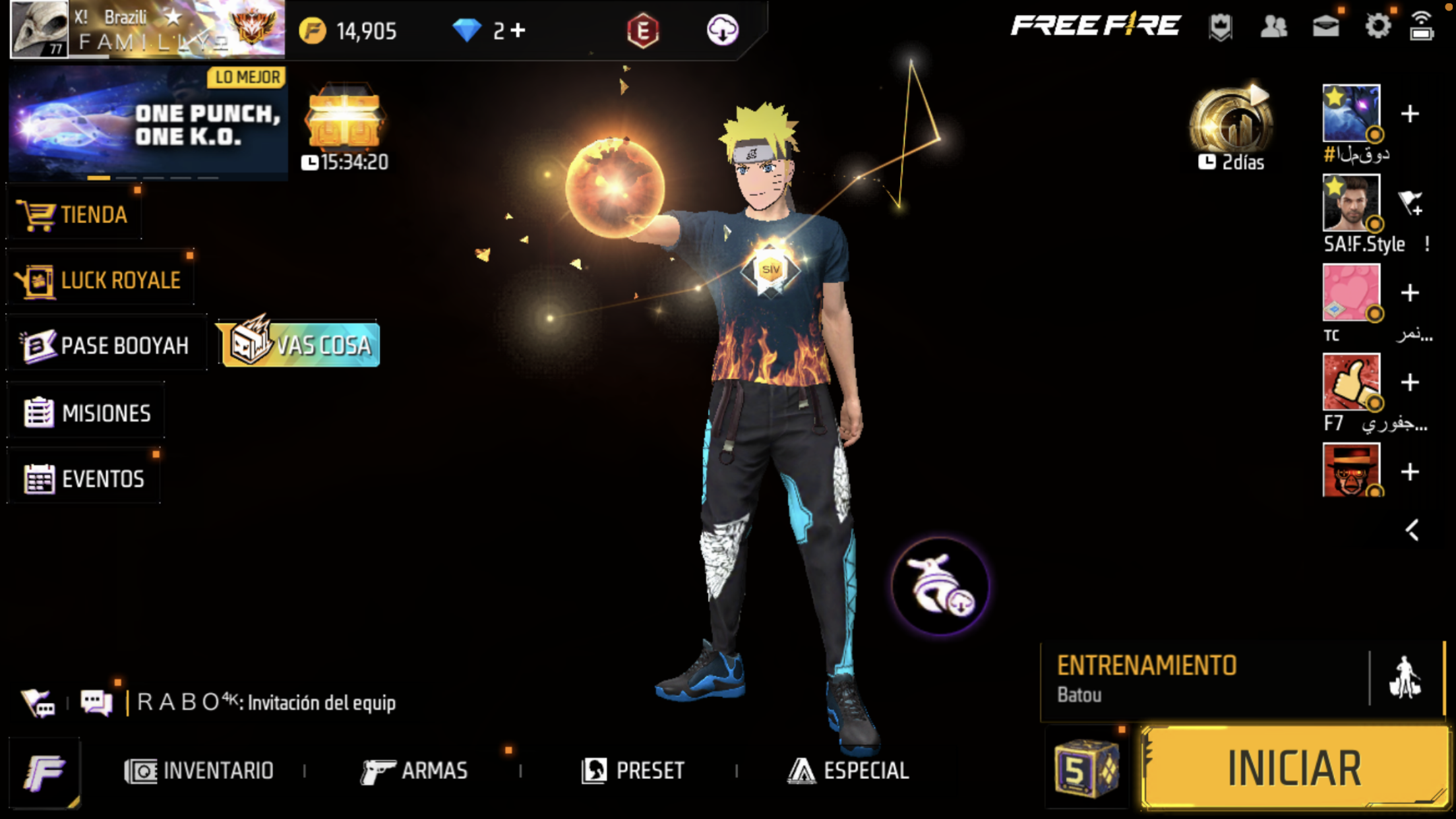Change the ENTRENAMIENTO game mode
Image resolution: width=1456 pixels, height=819 pixels.
(x=1204, y=679)
